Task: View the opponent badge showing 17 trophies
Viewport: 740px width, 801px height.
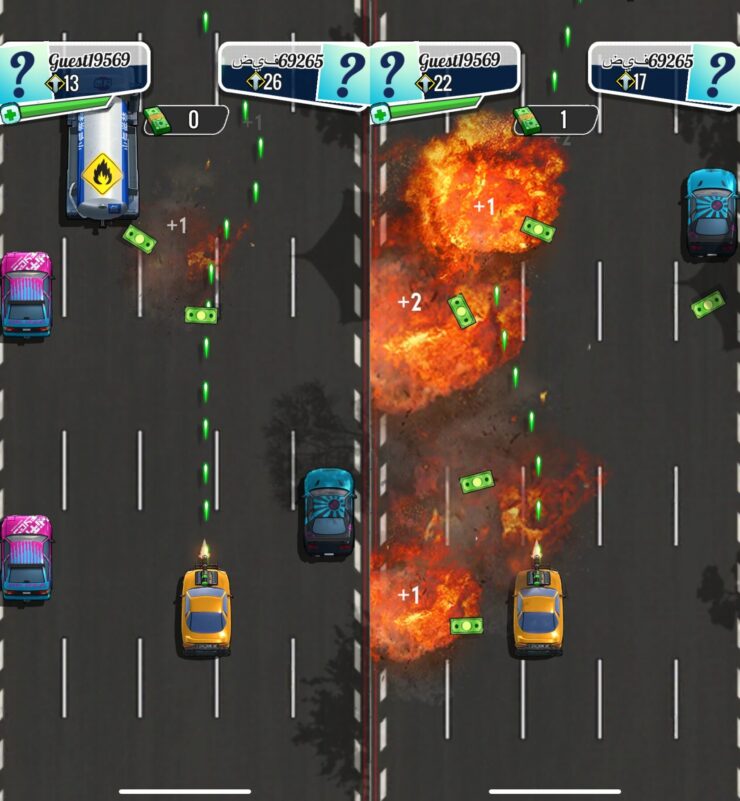Action: [662, 72]
